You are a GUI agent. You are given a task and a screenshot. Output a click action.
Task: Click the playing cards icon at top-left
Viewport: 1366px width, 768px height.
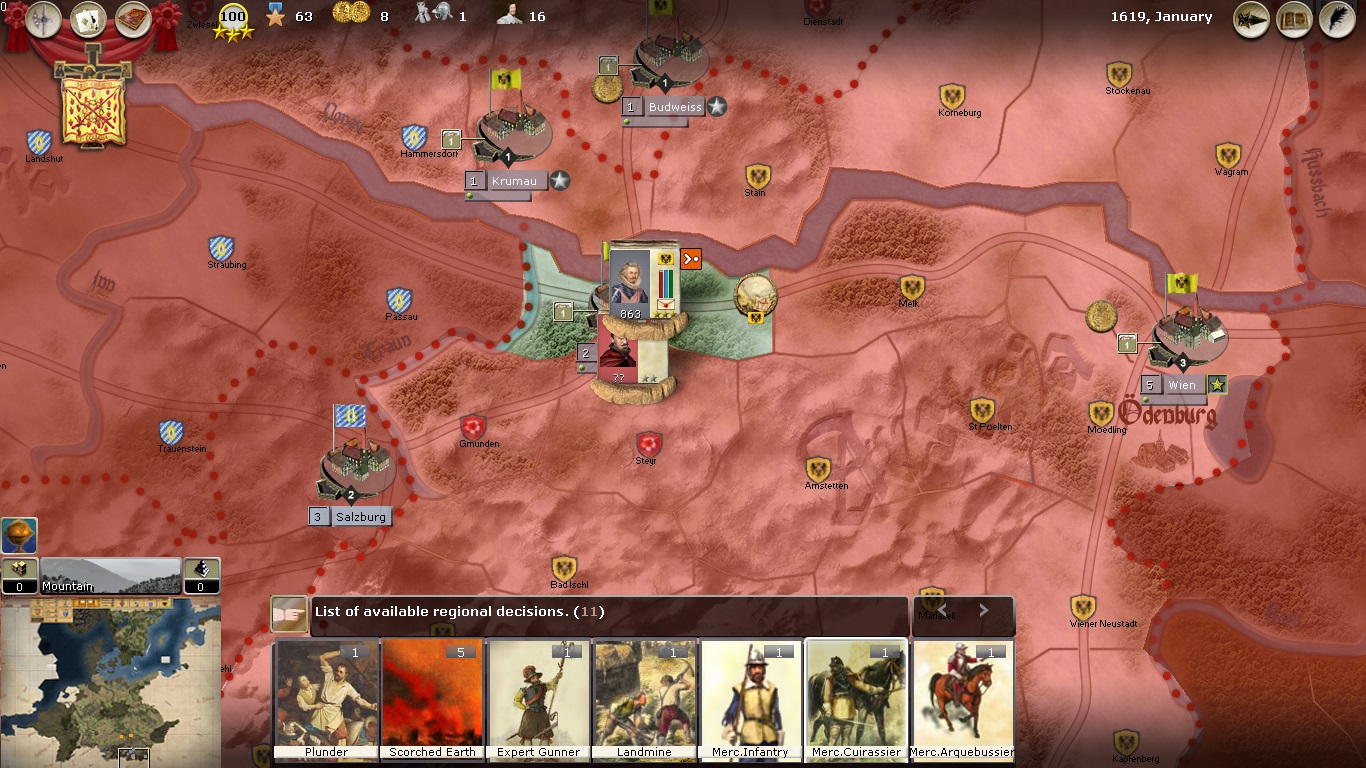(x=87, y=18)
